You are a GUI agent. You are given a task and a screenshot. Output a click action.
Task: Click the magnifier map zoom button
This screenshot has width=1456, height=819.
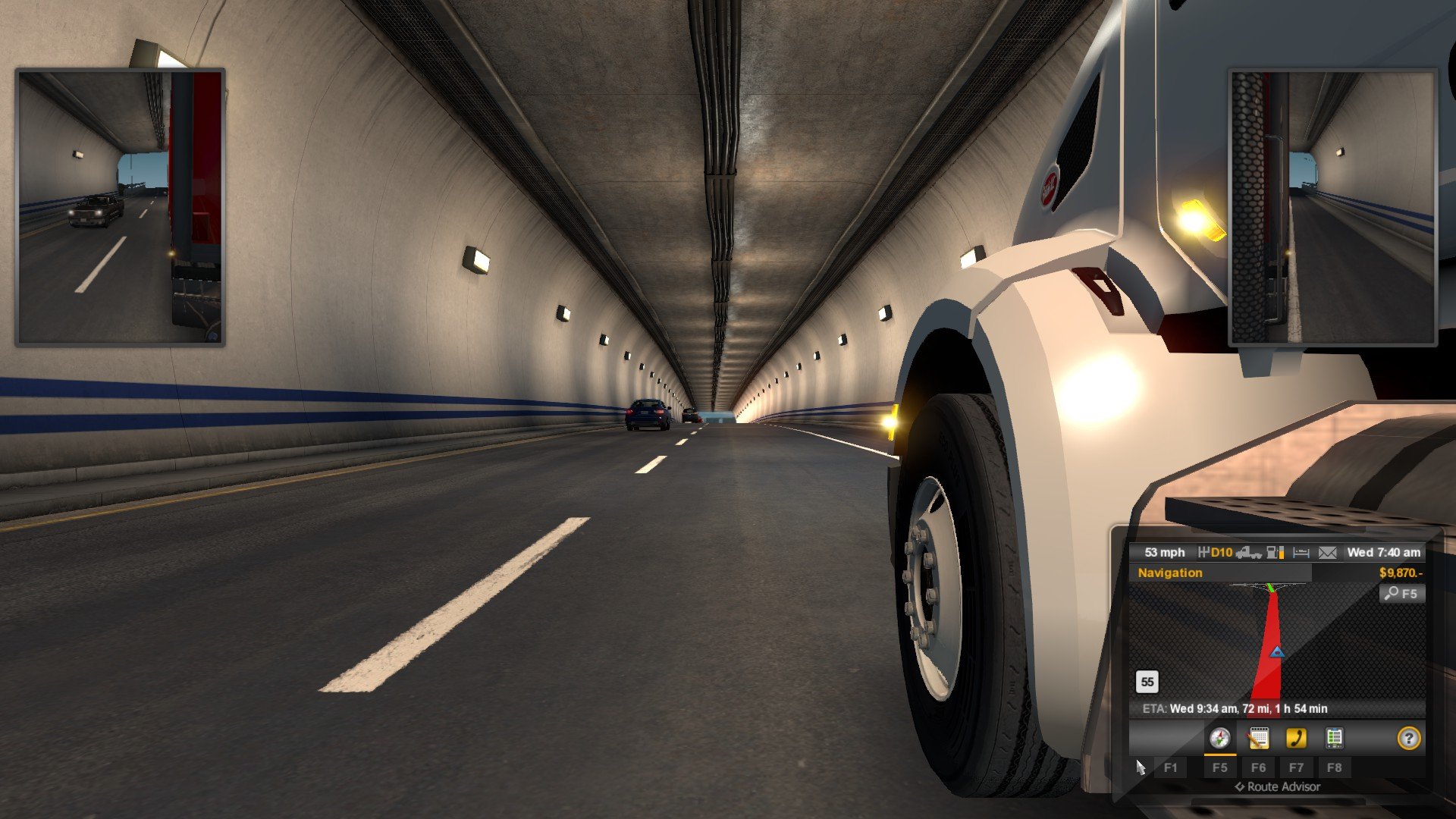pos(1401,594)
